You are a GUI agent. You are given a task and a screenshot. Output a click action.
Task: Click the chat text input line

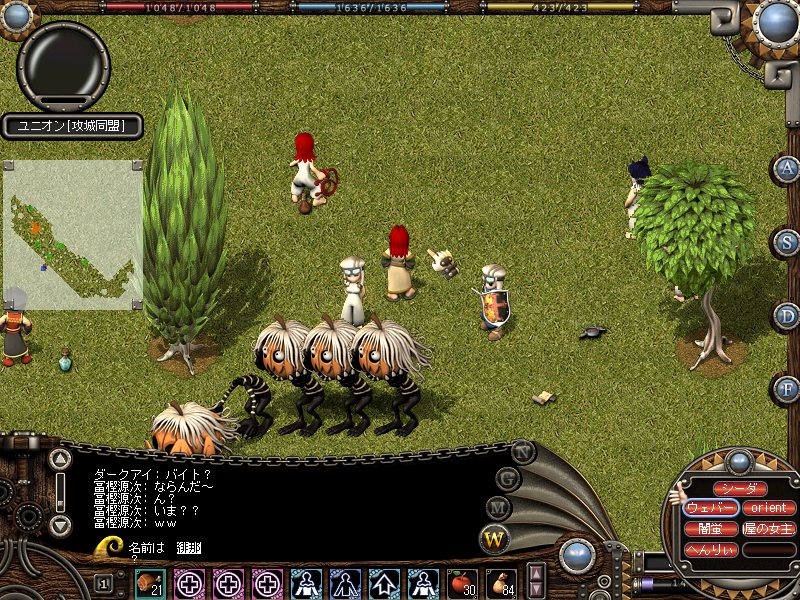[x=300, y=547]
